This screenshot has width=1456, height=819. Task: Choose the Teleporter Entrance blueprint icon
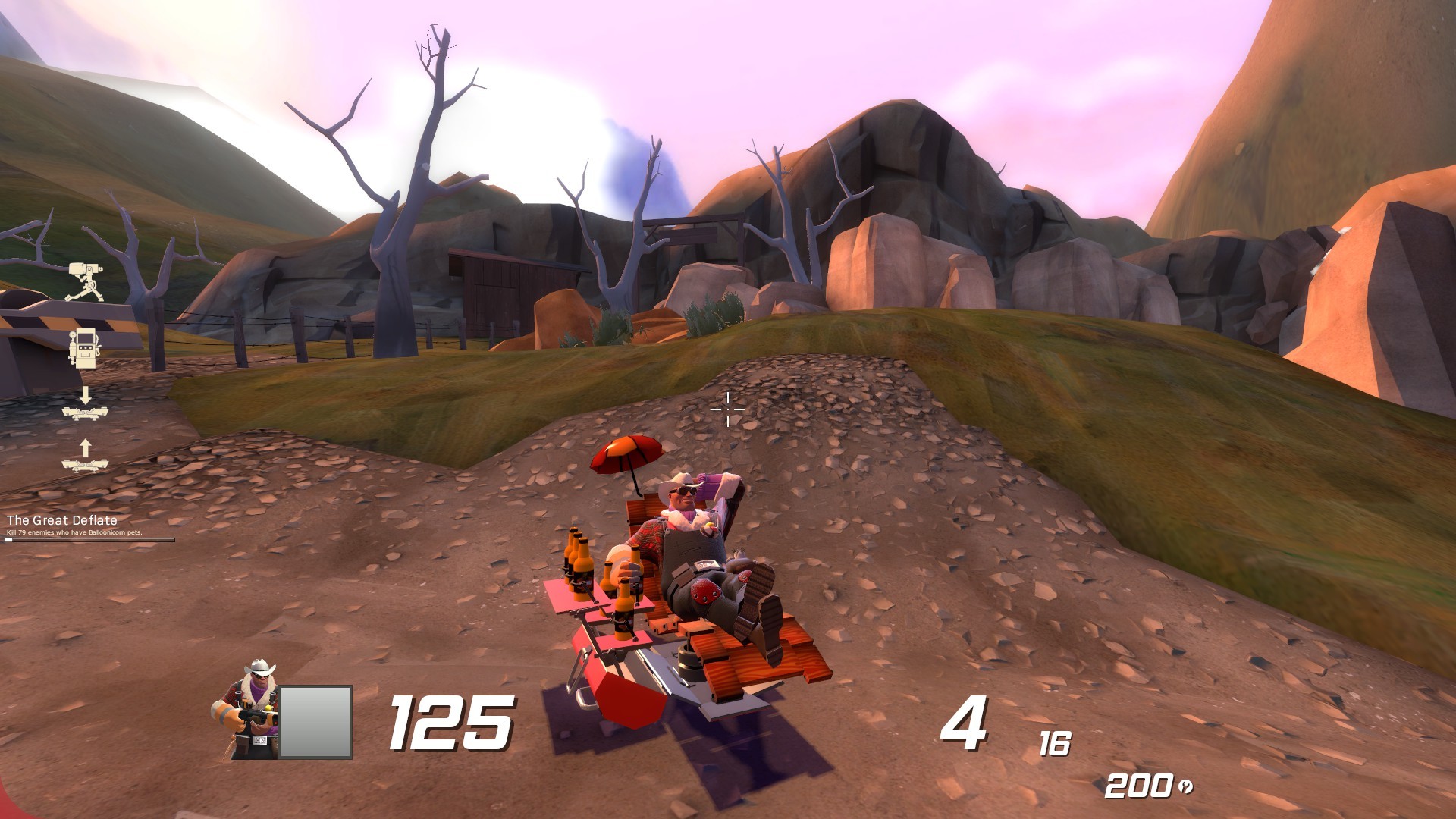coord(86,465)
